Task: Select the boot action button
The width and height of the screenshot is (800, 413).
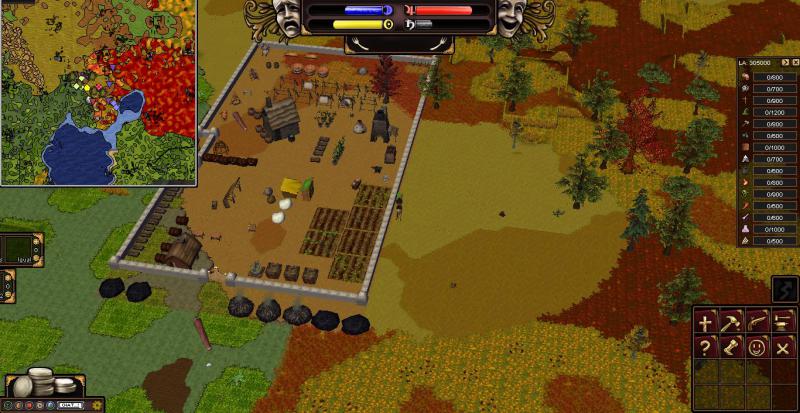Action: pos(731,347)
